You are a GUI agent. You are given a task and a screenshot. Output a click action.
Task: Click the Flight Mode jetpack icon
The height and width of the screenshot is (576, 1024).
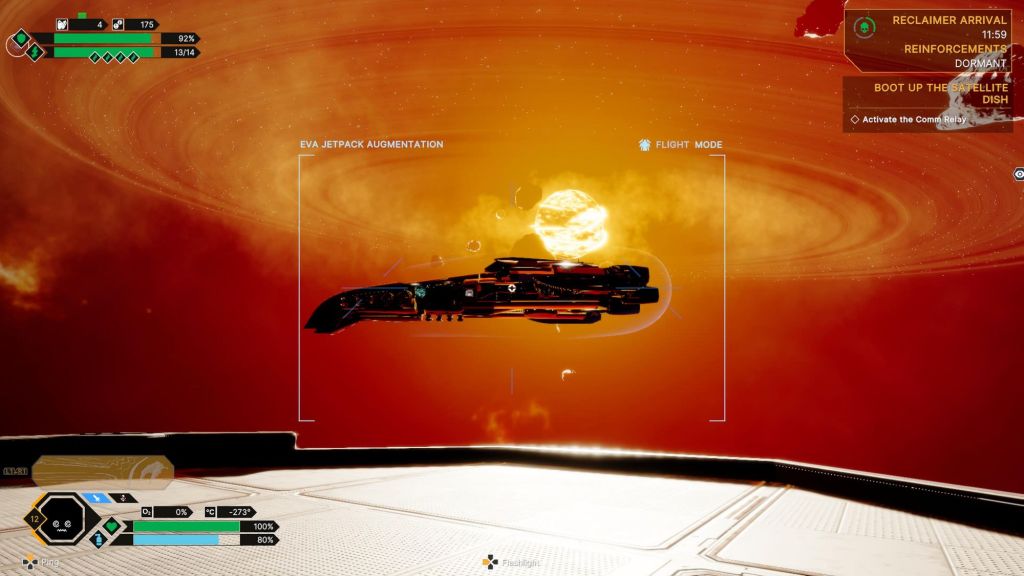point(645,145)
